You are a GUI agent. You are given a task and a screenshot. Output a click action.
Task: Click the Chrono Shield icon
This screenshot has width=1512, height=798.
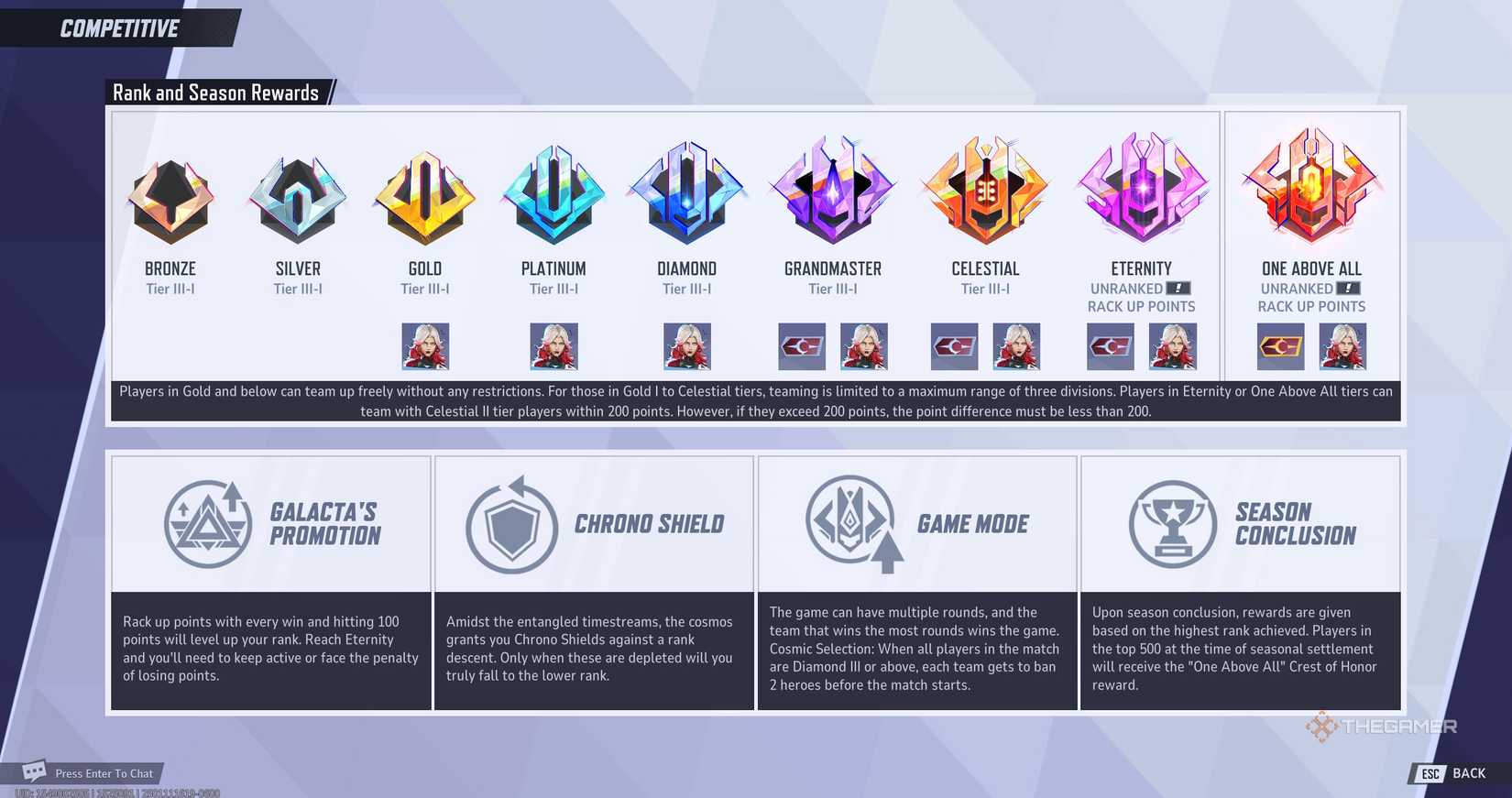[x=510, y=523]
